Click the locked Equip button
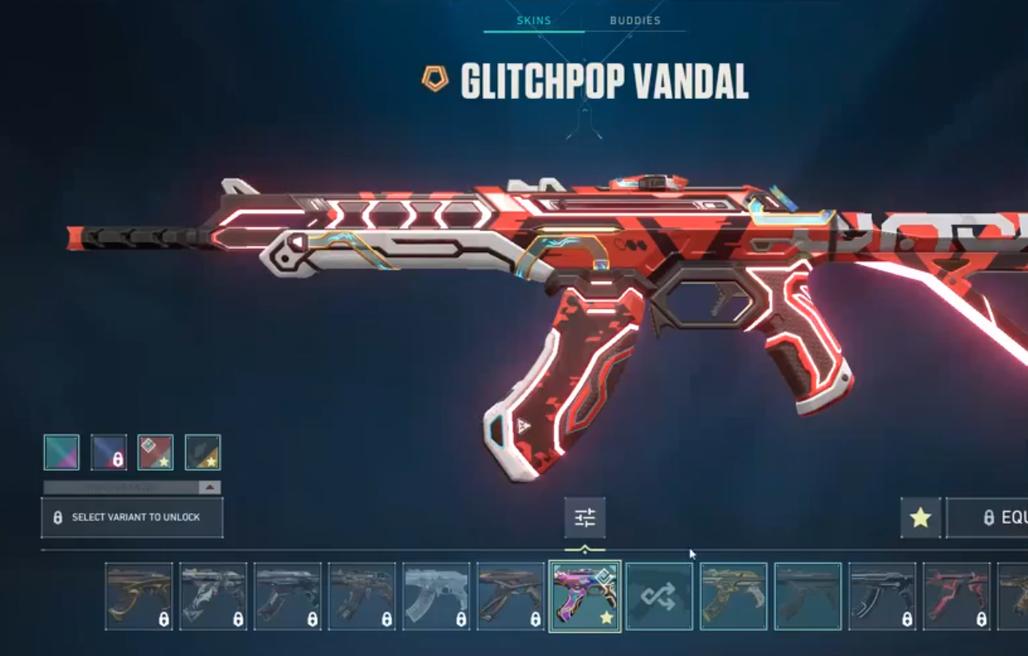 [988, 517]
